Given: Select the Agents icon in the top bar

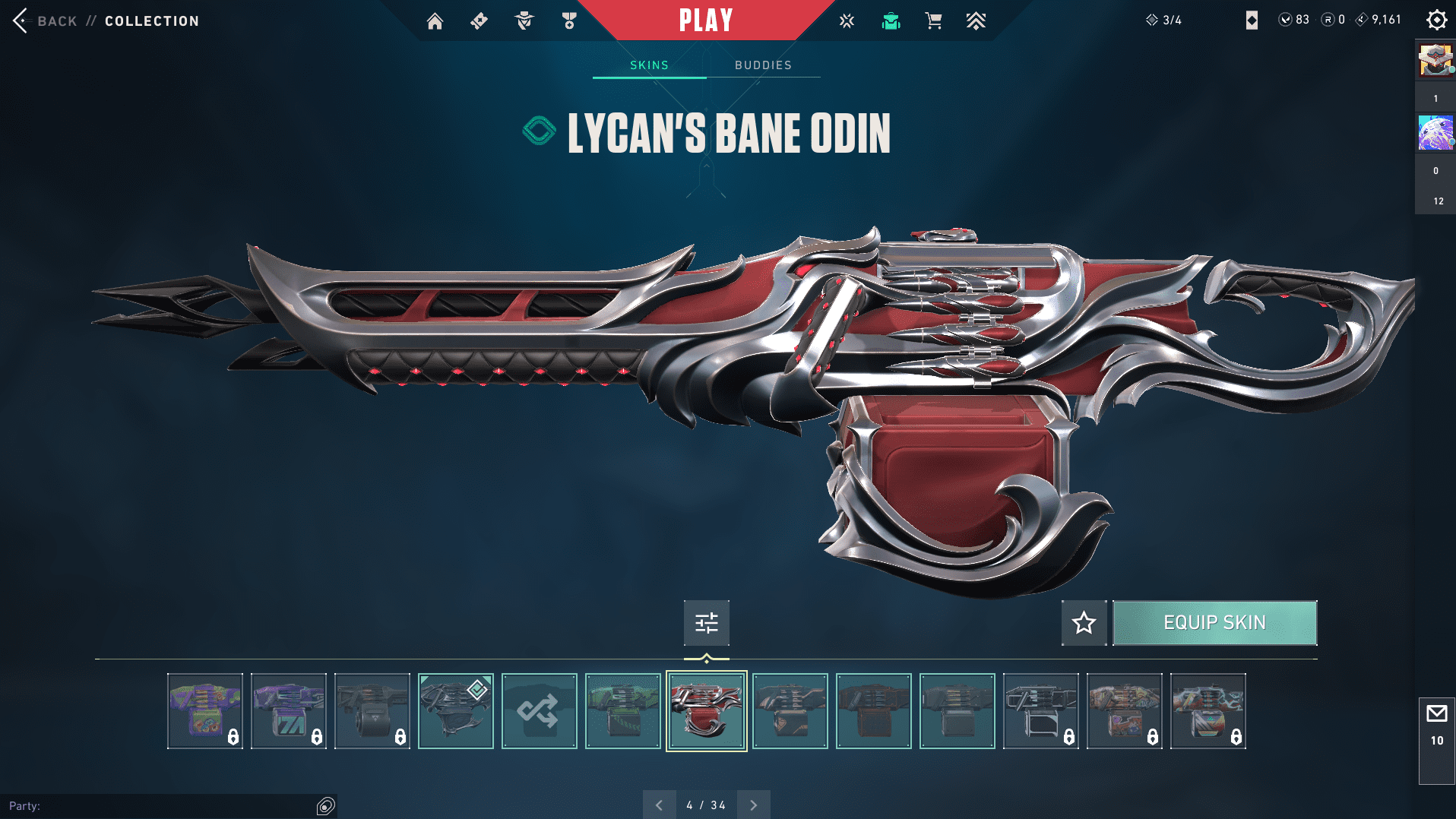Looking at the screenshot, I should pos(523,21).
